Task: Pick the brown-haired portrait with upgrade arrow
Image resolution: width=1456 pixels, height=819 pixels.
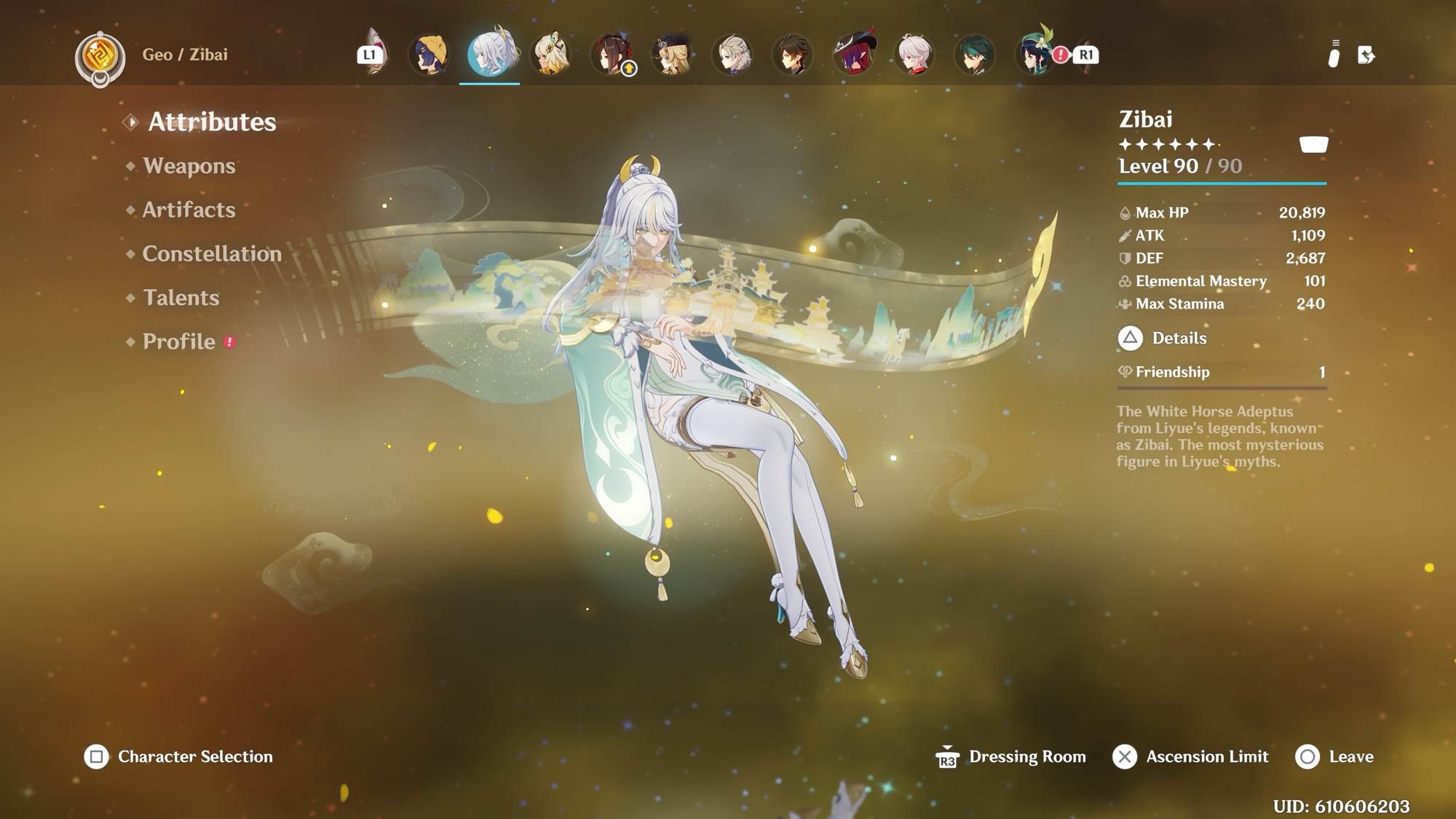Action: [x=612, y=54]
